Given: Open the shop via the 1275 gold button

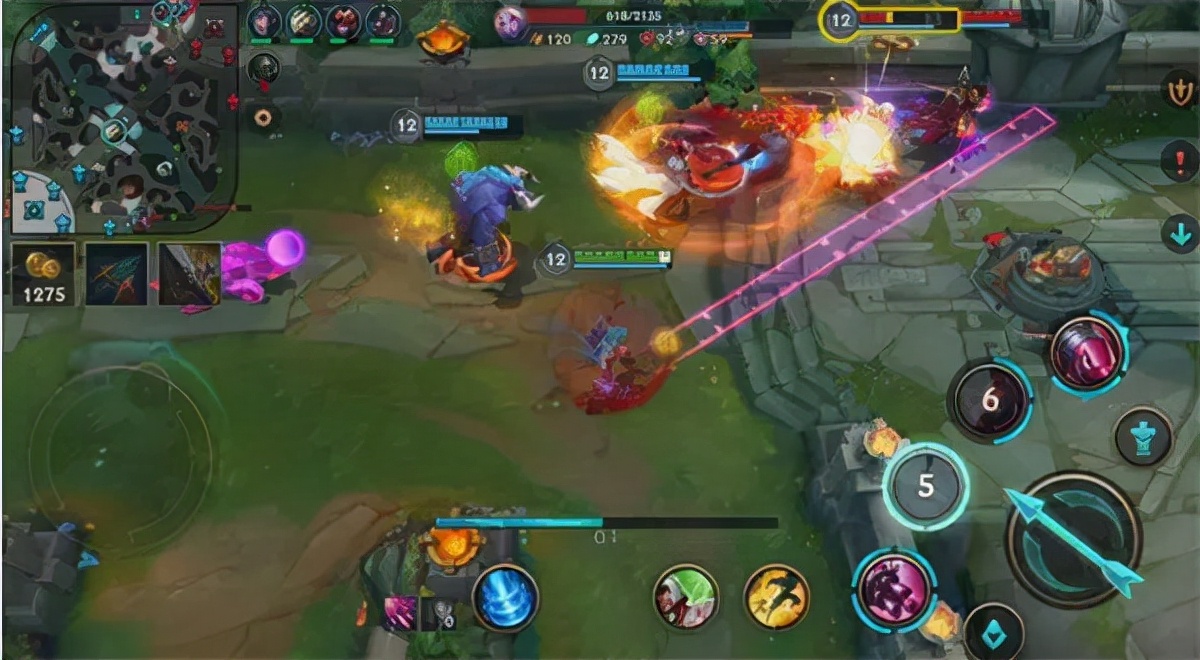Looking at the screenshot, I should tap(42, 272).
